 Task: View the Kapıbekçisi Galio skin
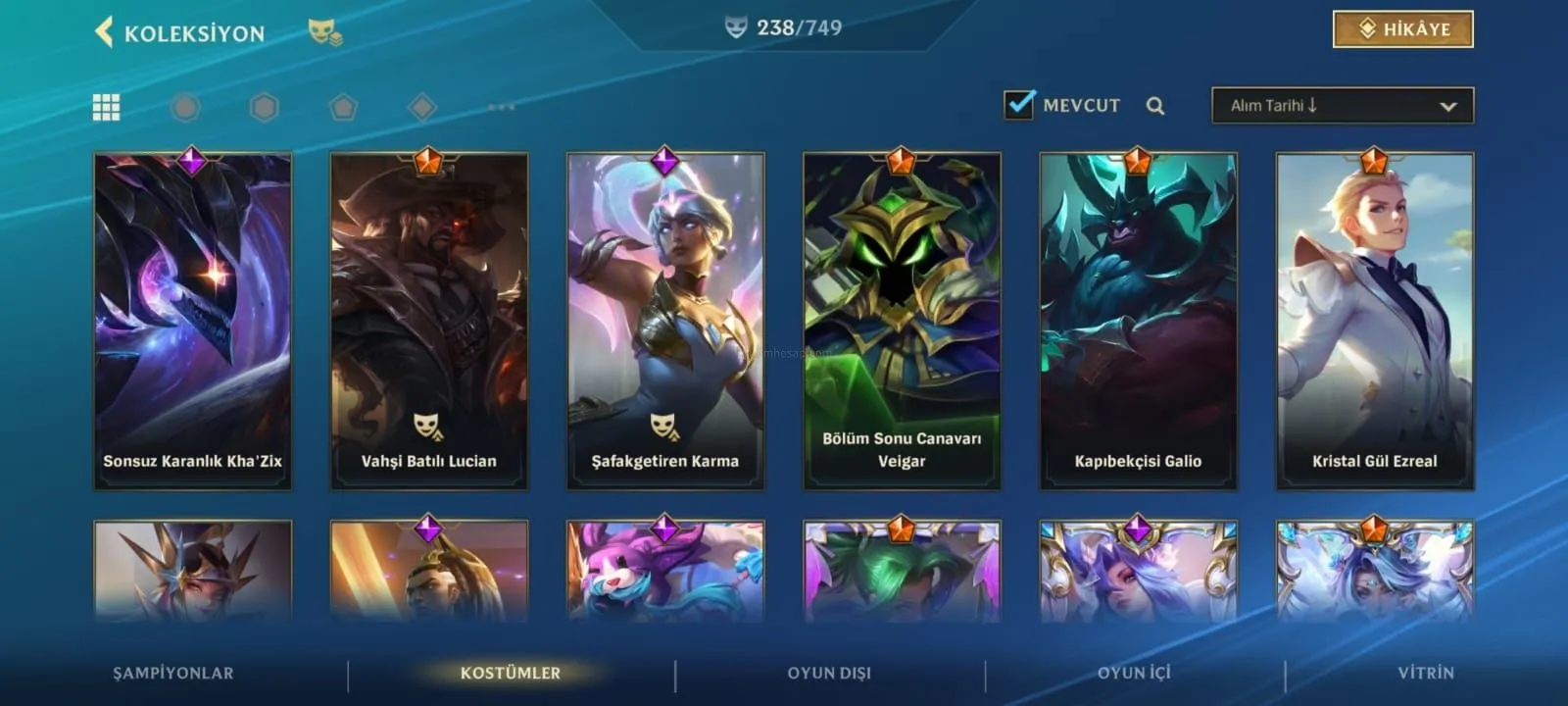coord(1138,320)
